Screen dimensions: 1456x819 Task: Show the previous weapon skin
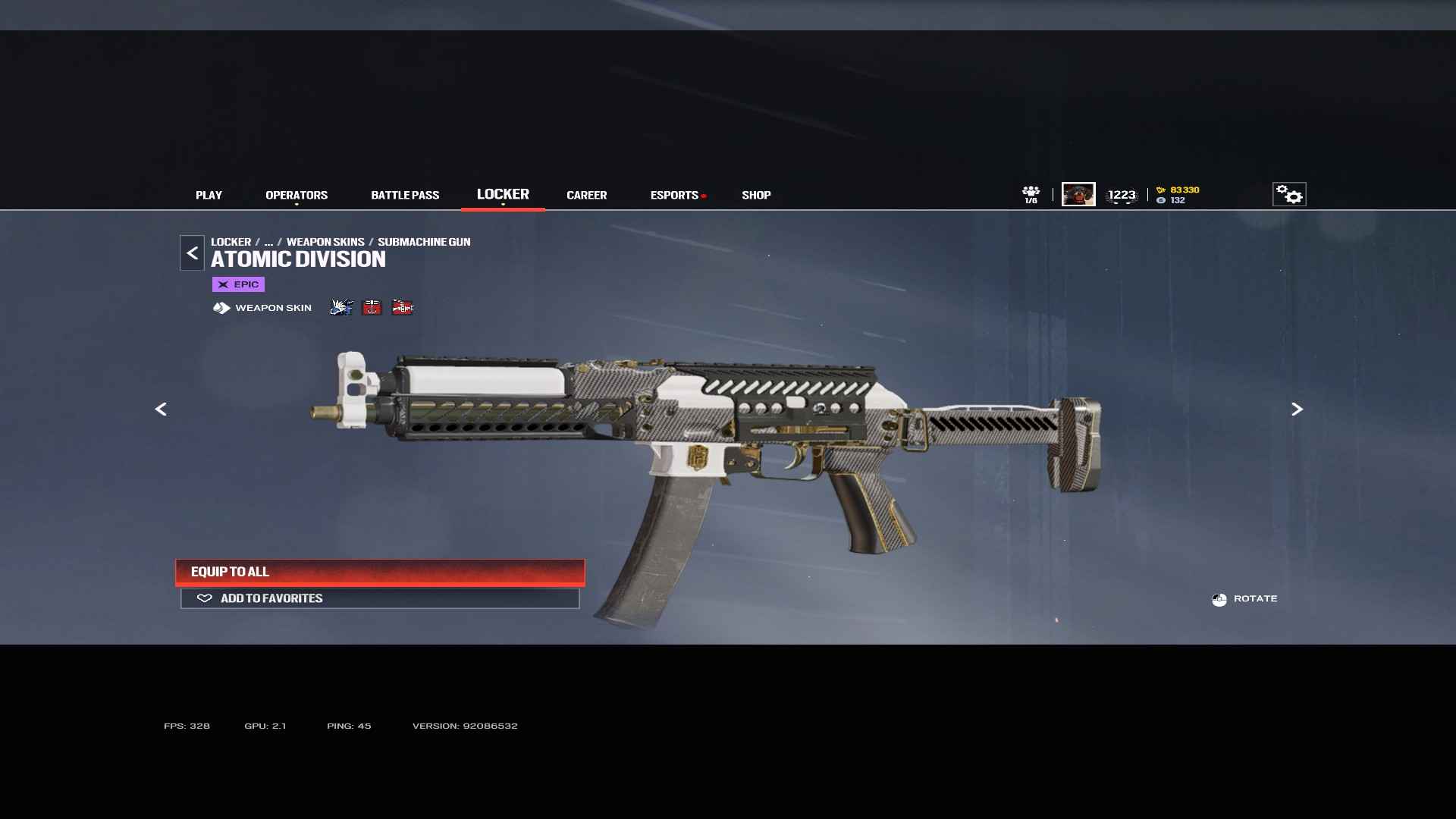(161, 409)
